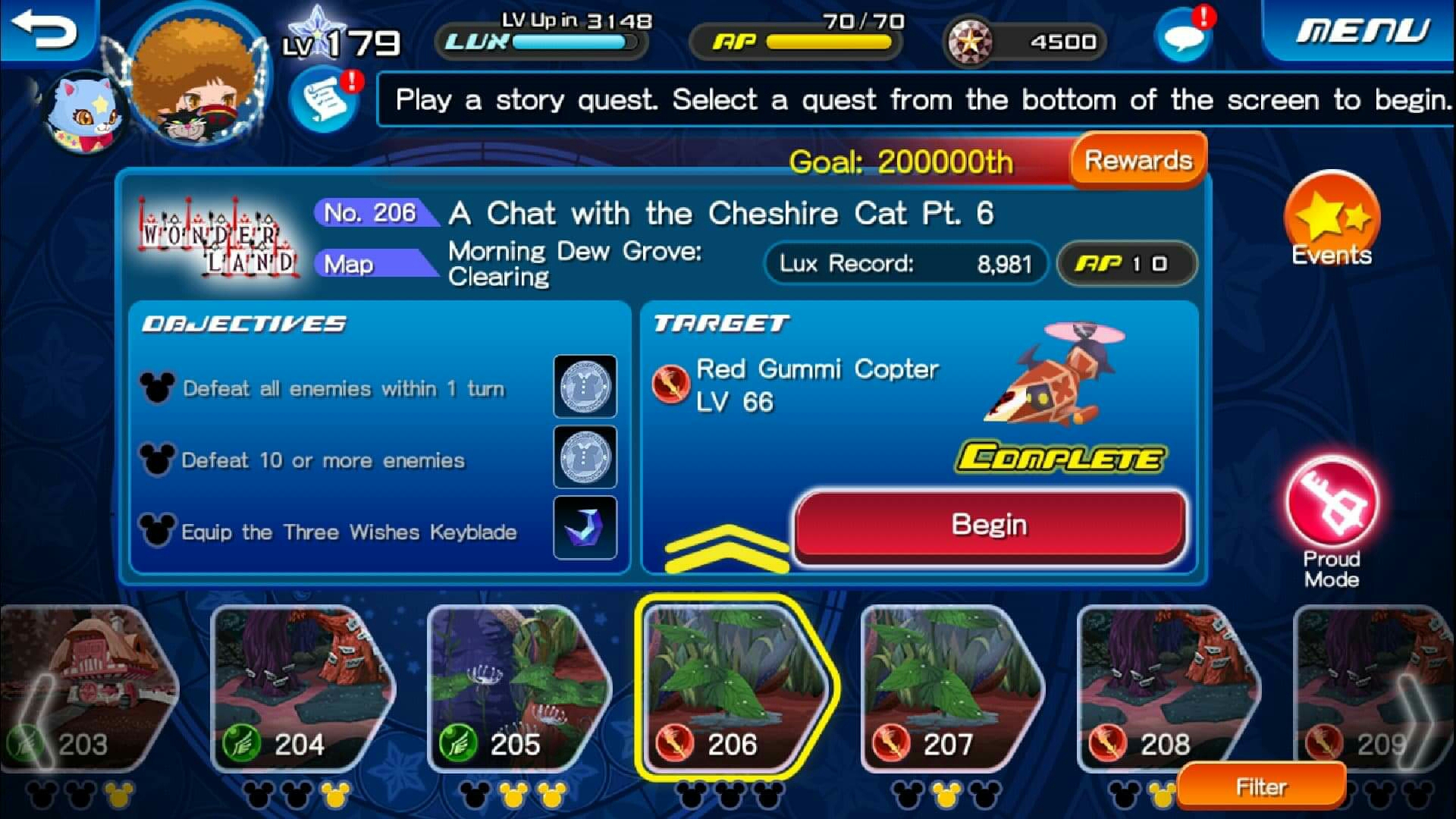Tap the player avatar portrait
Viewport: 1456px width, 819px height.
[x=199, y=80]
